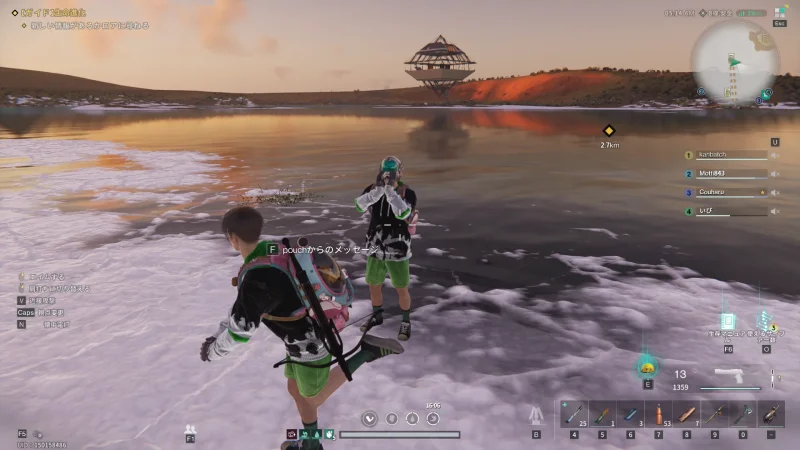Open the glowing tablet icon labeled F6
This screenshot has width=800, height=450.
[x=728, y=322]
